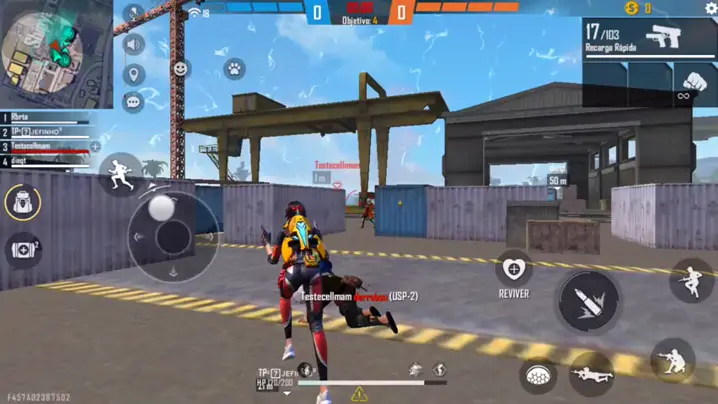Activate the sprint running icon

(x=120, y=173)
